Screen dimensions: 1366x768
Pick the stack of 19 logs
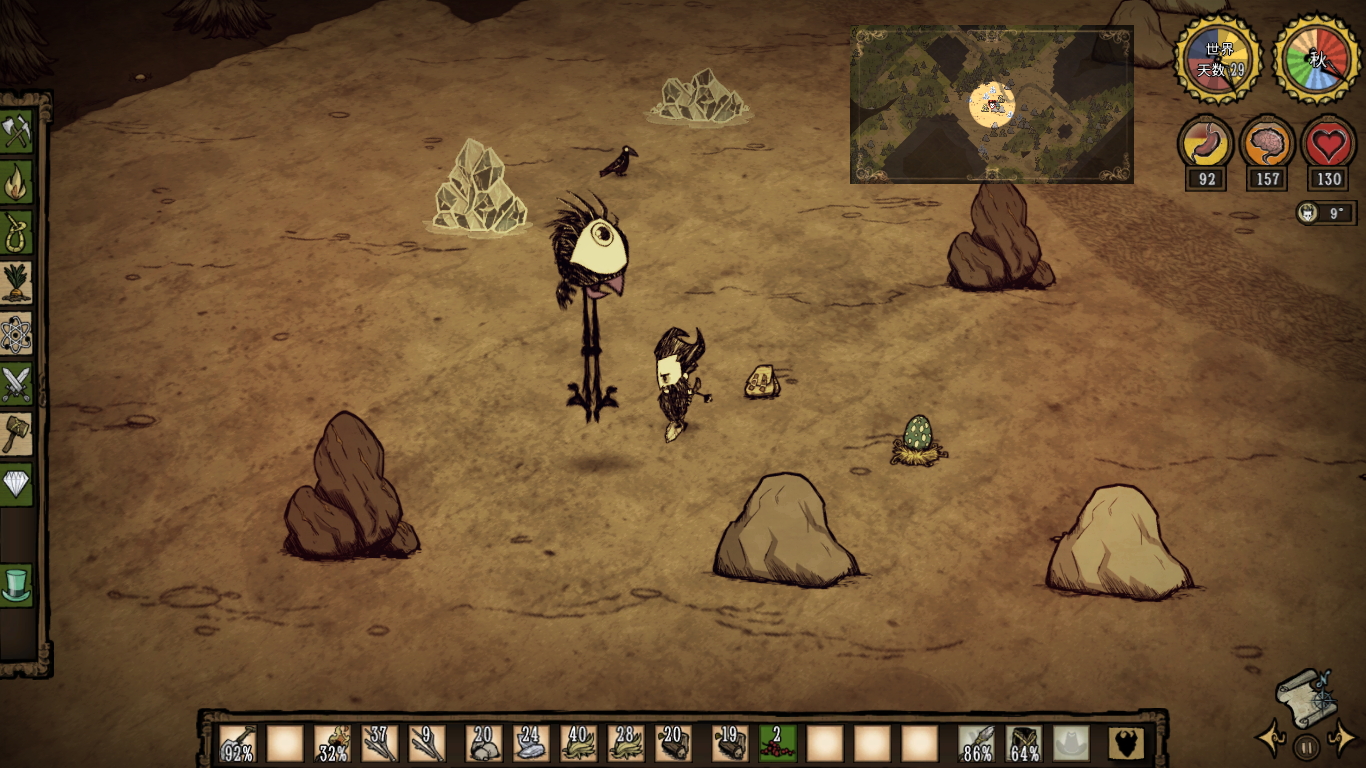coord(731,743)
